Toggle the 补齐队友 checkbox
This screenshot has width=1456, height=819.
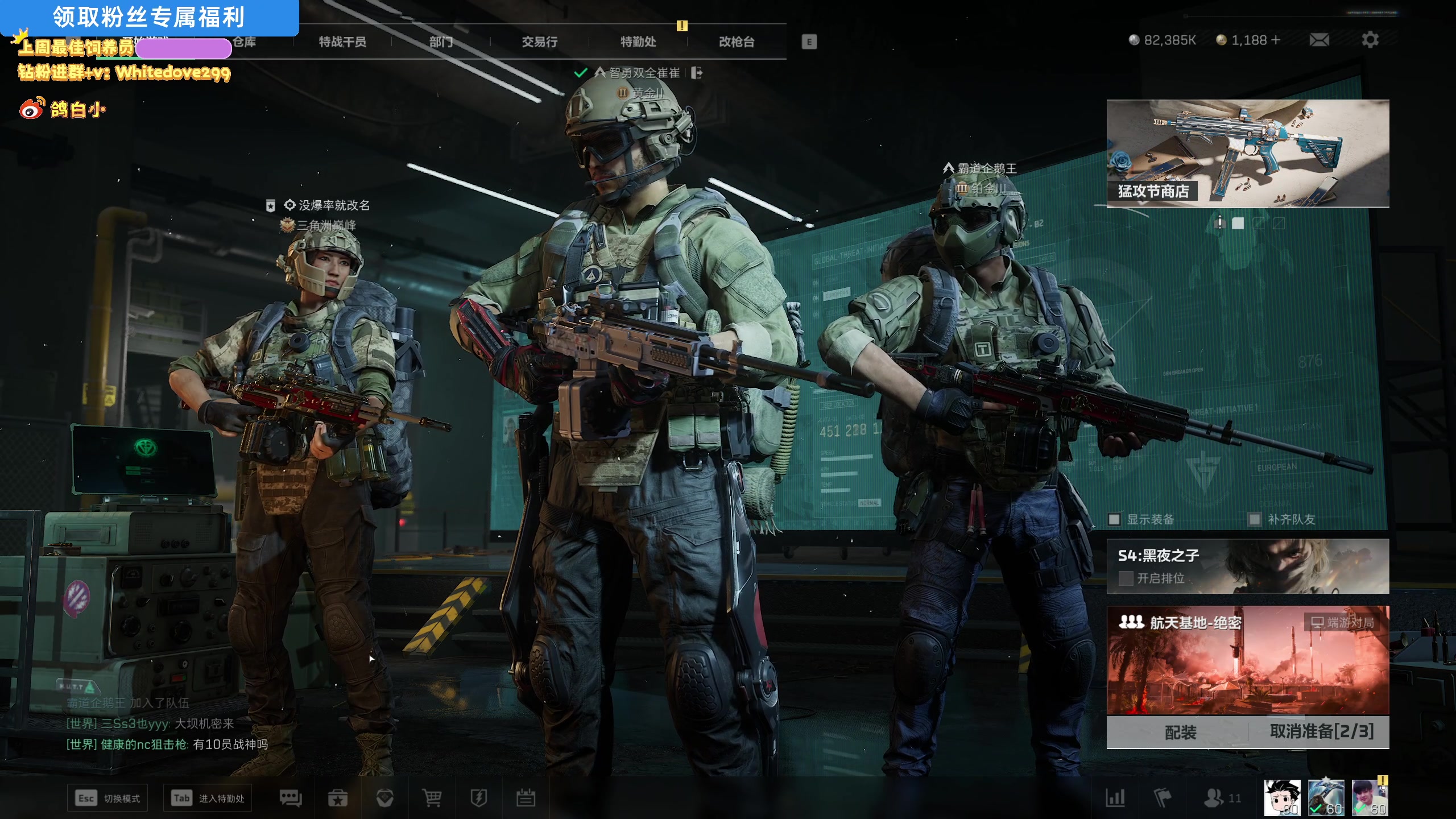click(x=1254, y=519)
